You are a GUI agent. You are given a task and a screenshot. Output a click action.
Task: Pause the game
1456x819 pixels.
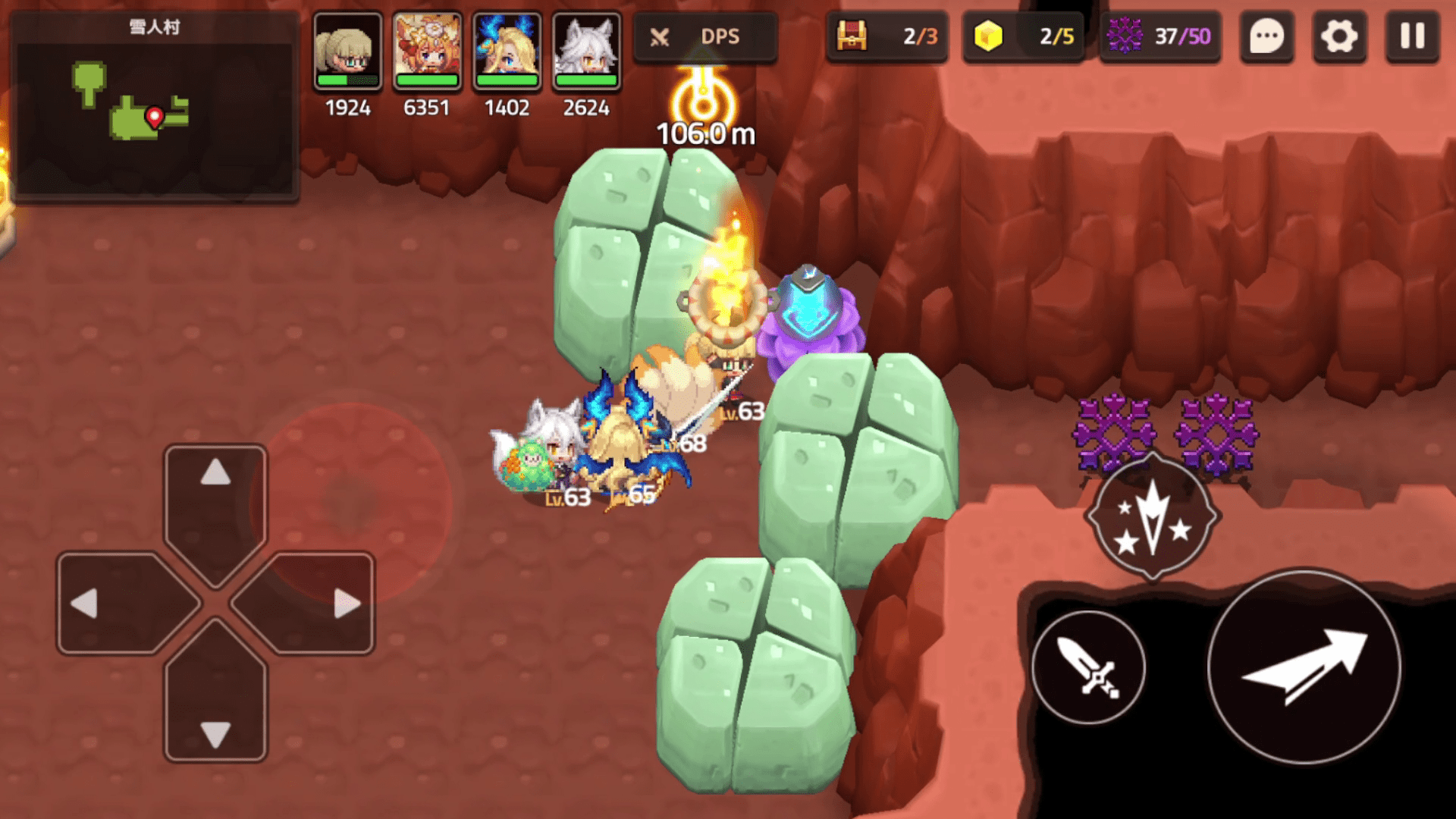pos(1412,36)
